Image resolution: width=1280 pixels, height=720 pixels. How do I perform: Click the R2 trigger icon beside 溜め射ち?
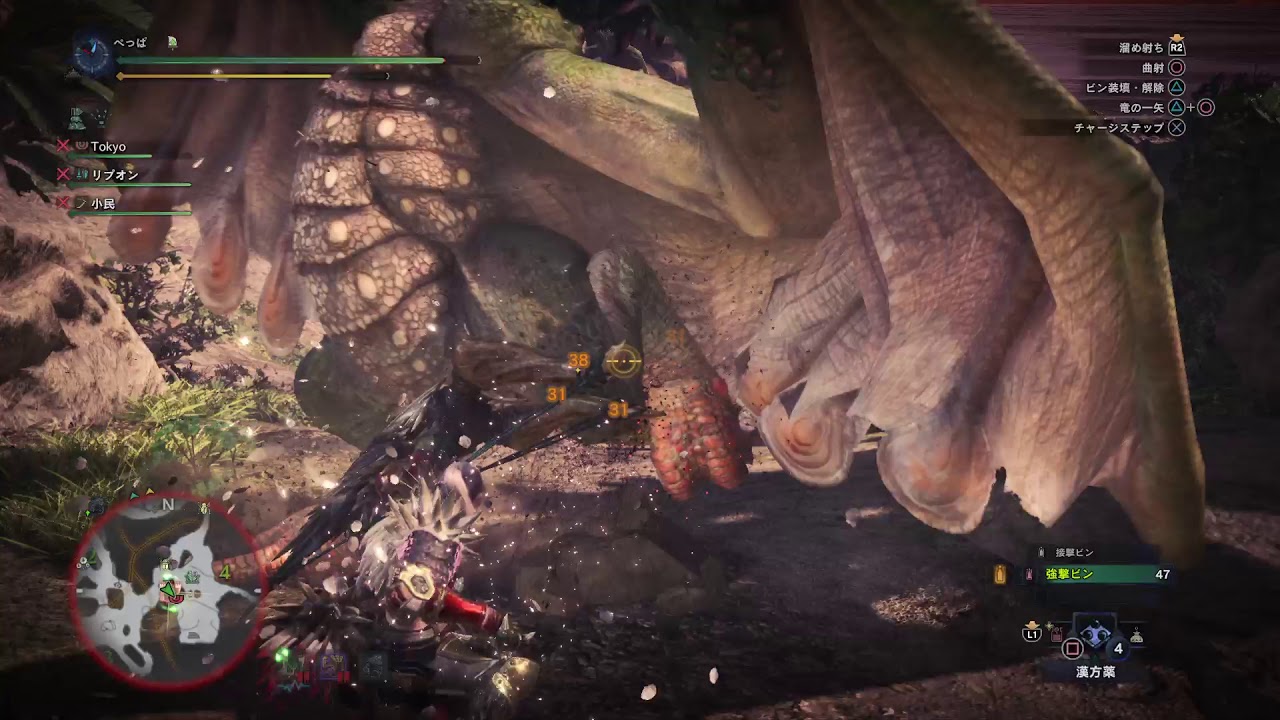click(1178, 47)
